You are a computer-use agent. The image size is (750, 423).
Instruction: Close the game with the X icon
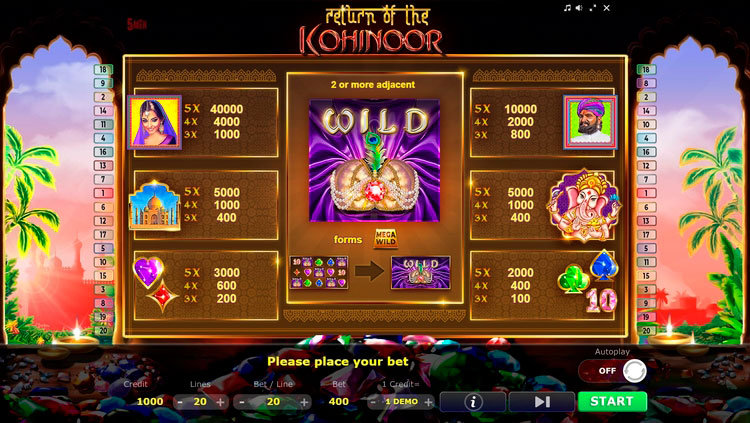[x=606, y=8]
